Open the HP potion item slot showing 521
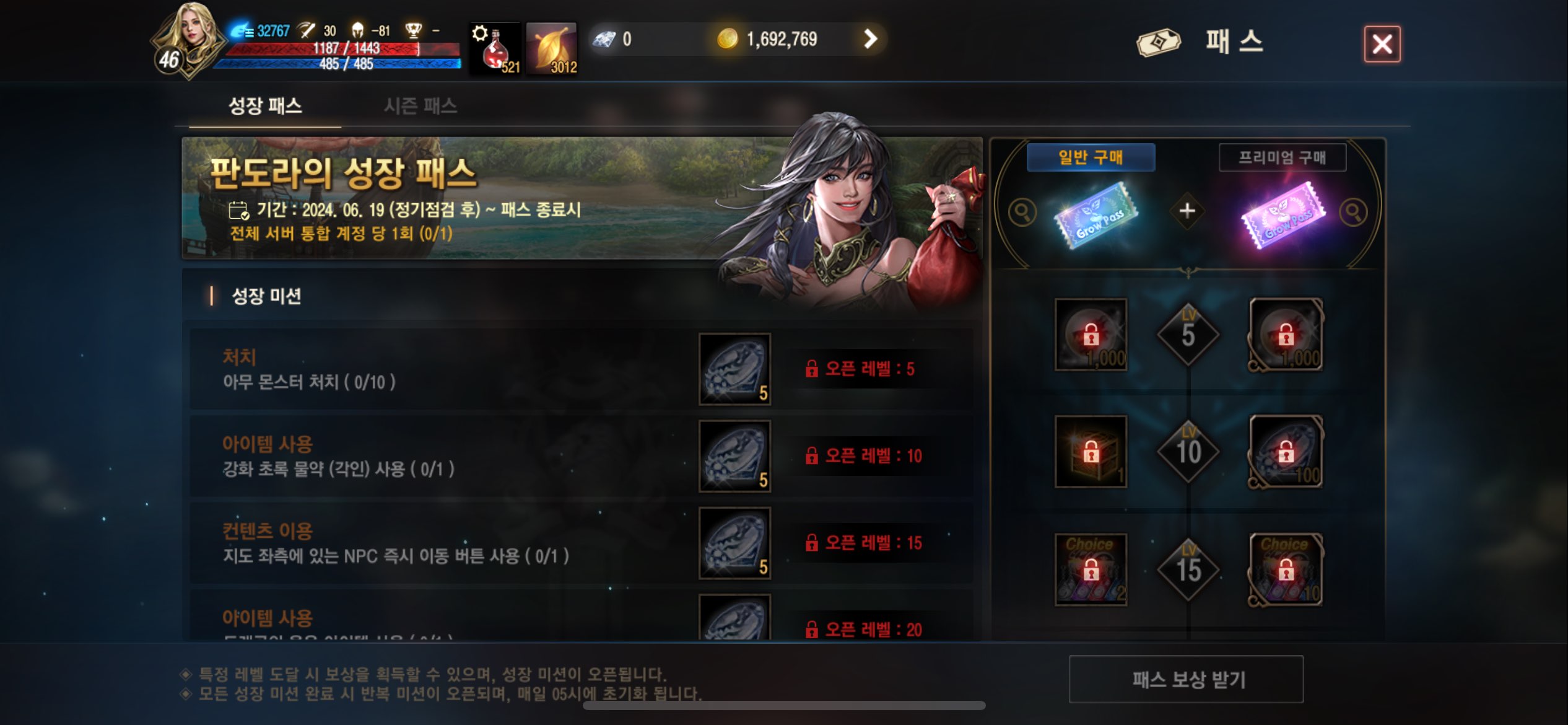 tap(495, 48)
